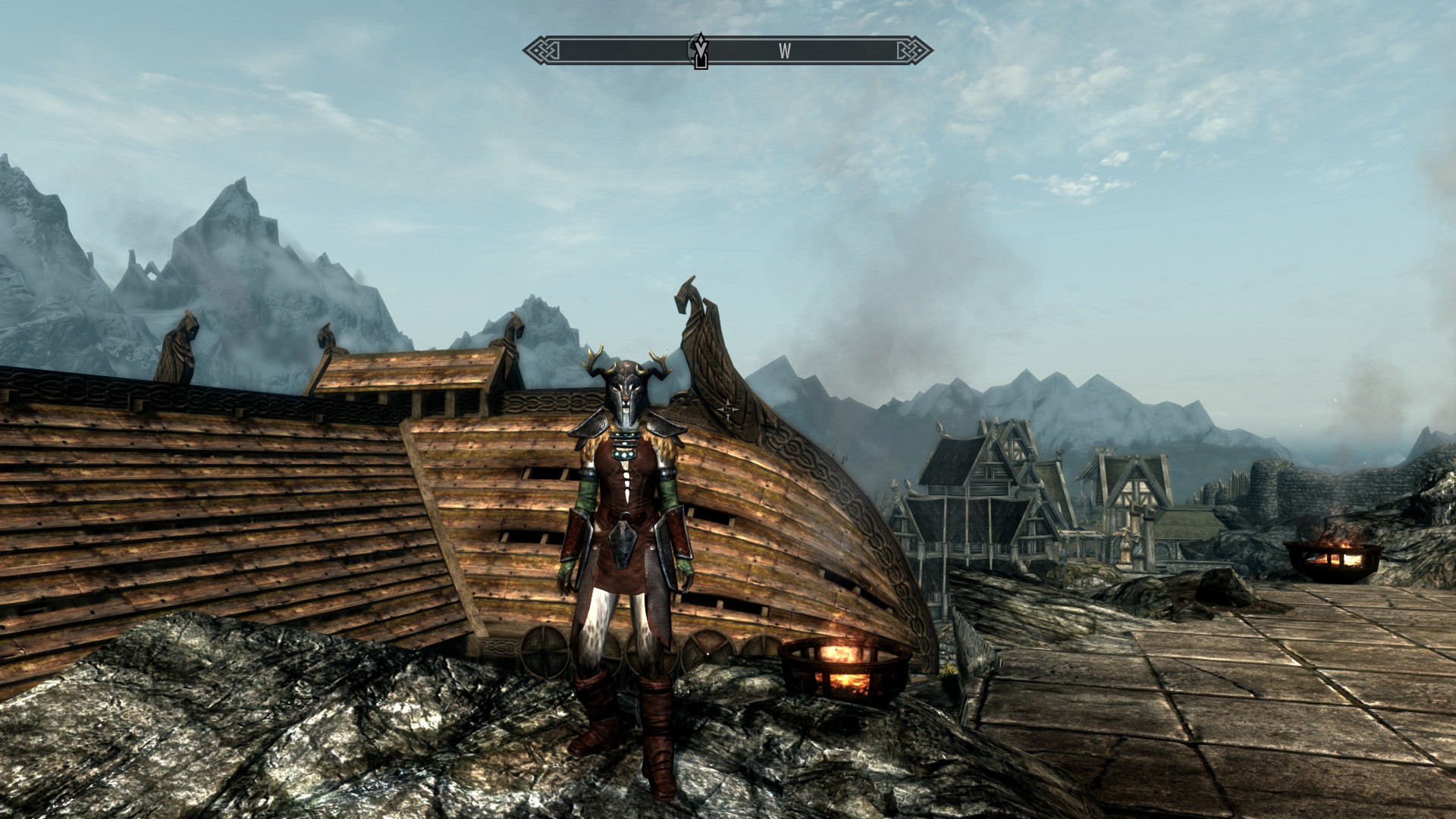Select the compass bar's West heading letter
Image resolution: width=1456 pixels, height=819 pixels.
tap(785, 52)
